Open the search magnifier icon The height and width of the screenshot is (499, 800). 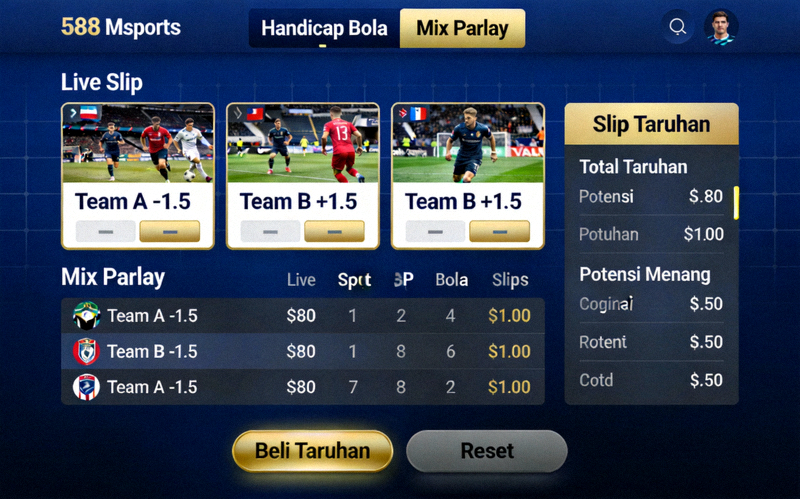point(678,27)
